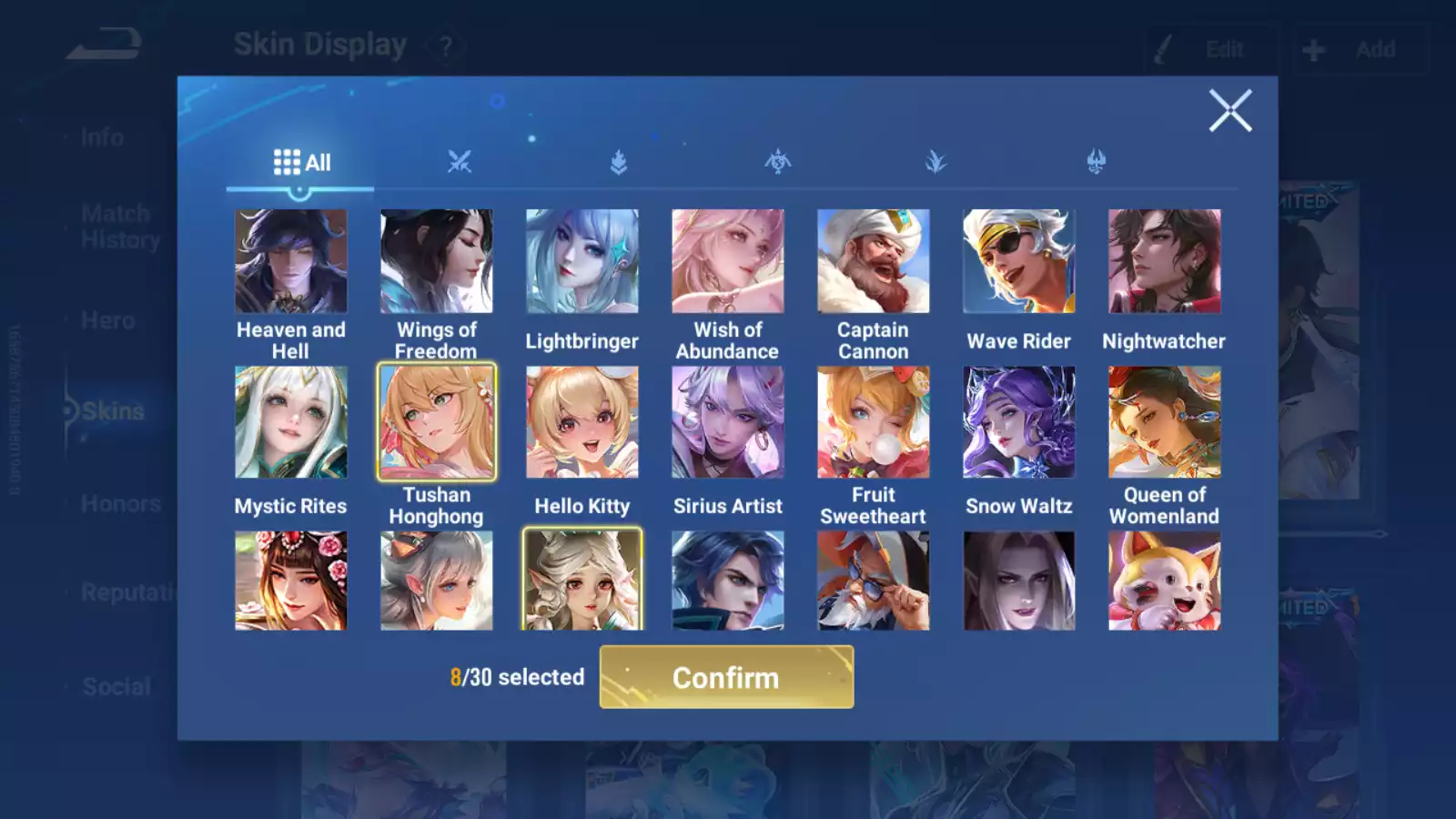Select the Queen of Womenland skin

coord(1164,422)
